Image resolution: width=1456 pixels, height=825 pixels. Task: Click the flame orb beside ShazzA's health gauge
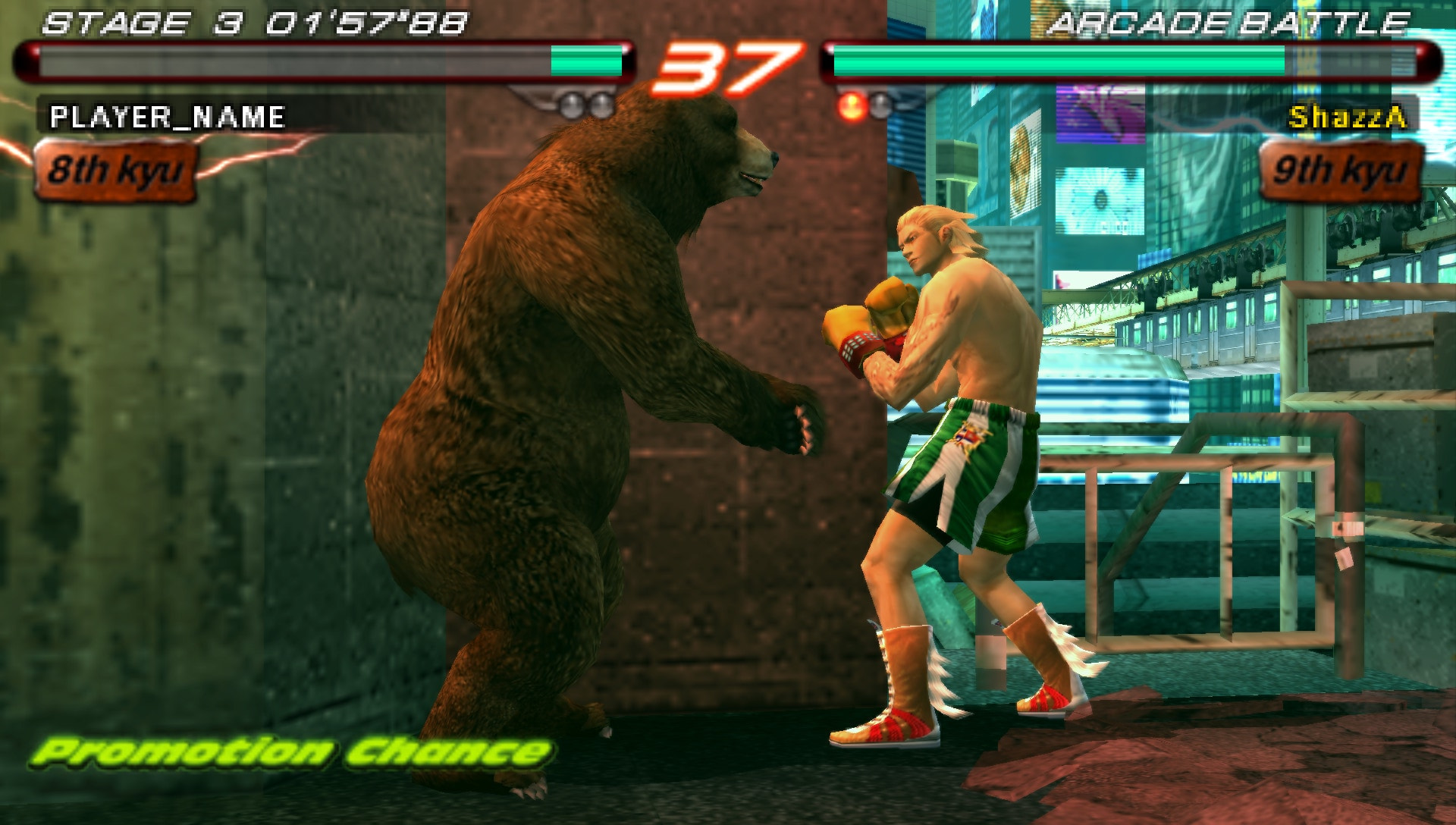(852, 104)
